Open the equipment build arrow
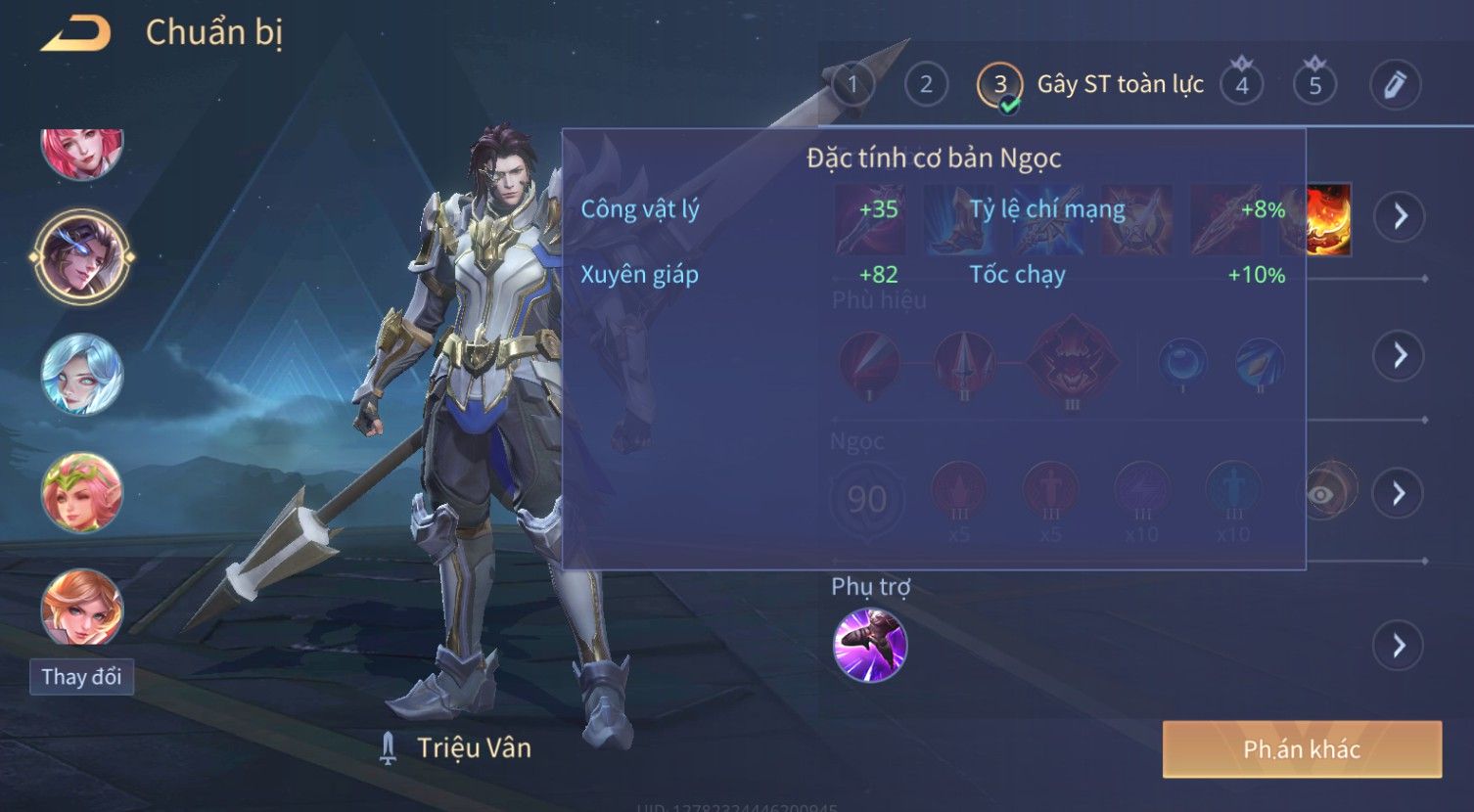Viewport: 1474px width, 812px height. coord(1400,216)
